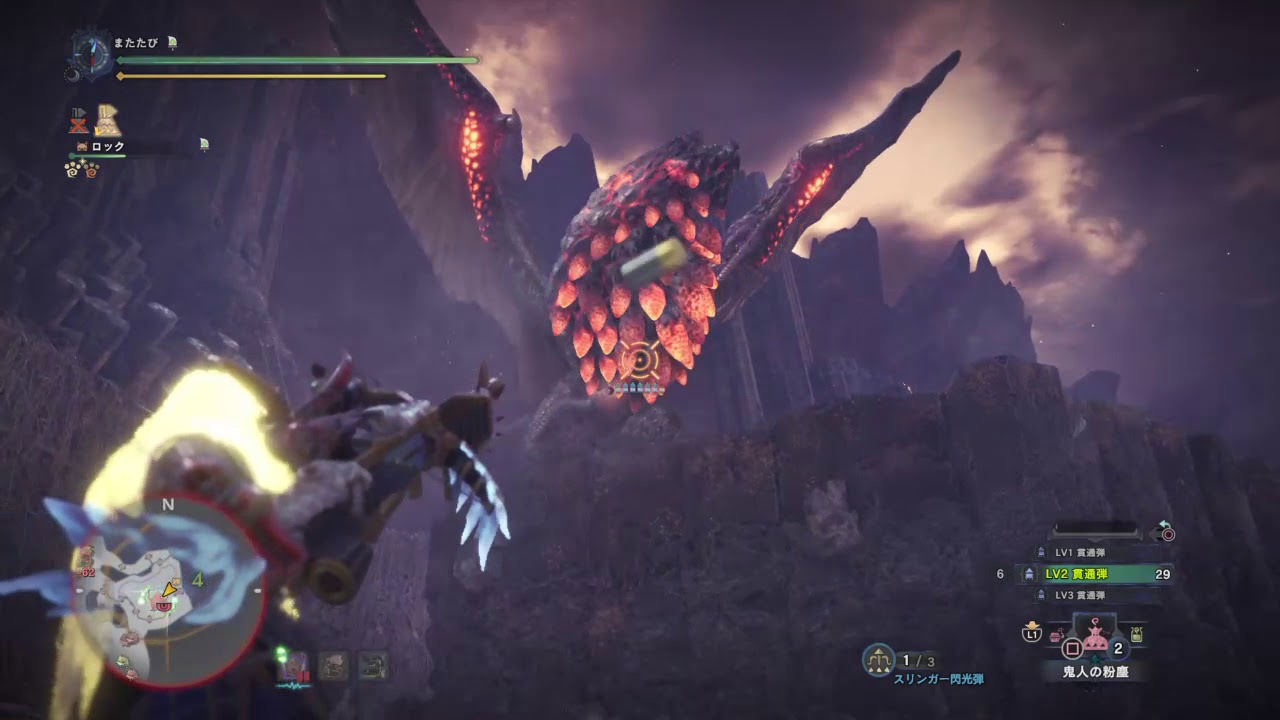Switch to LV3 貫通弾 ammo
The width and height of the screenshot is (1280, 720).
pos(1080,595)
